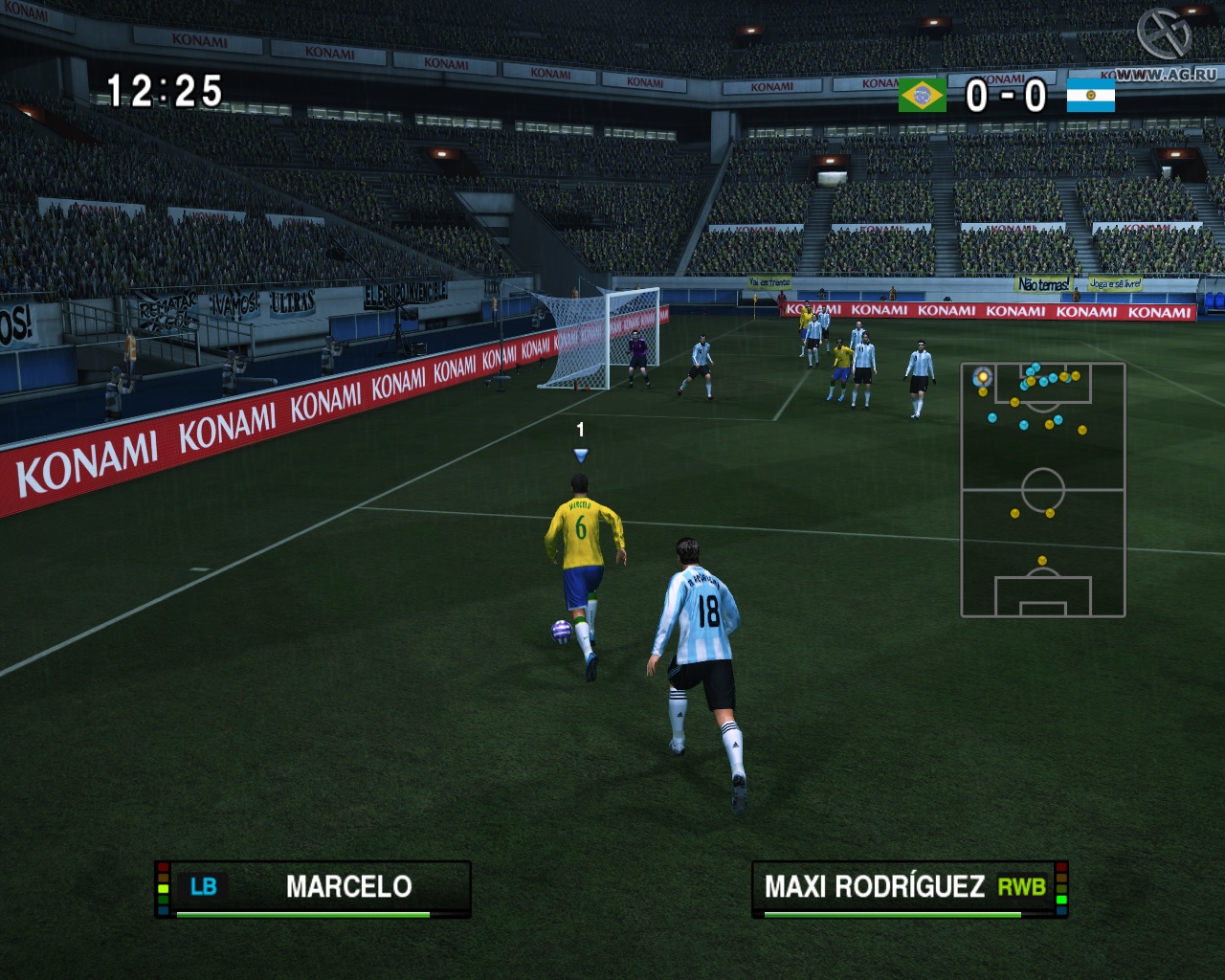Click the Brazil flag on the scoreboard

click(922, 95)
